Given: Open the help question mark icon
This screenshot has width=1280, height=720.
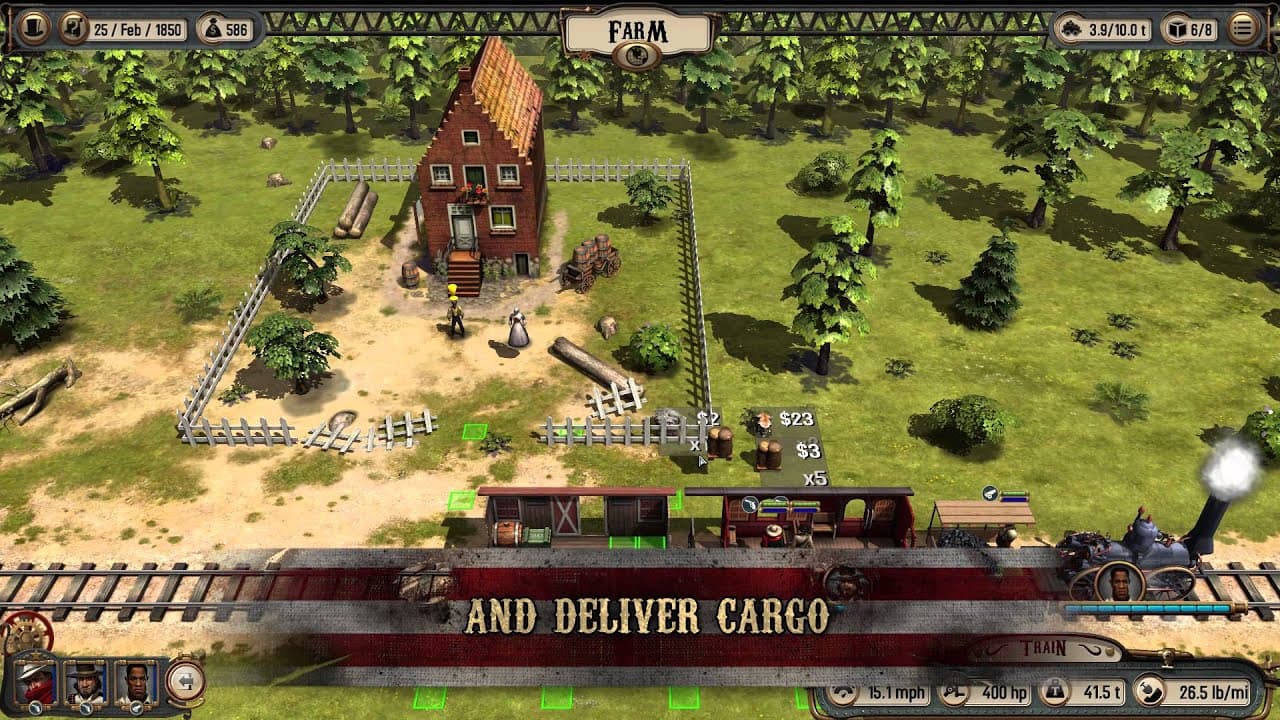Looking at the screenshot, I should [x=72, y=28].
